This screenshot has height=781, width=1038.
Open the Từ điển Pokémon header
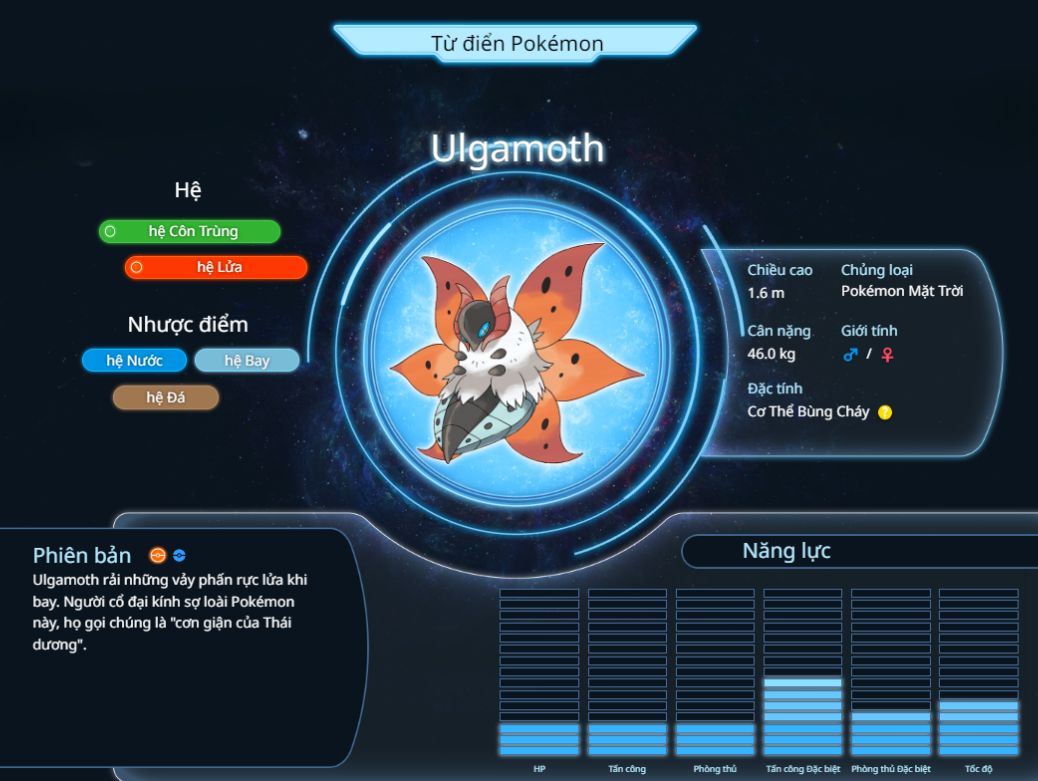click(x=517, y=43)
